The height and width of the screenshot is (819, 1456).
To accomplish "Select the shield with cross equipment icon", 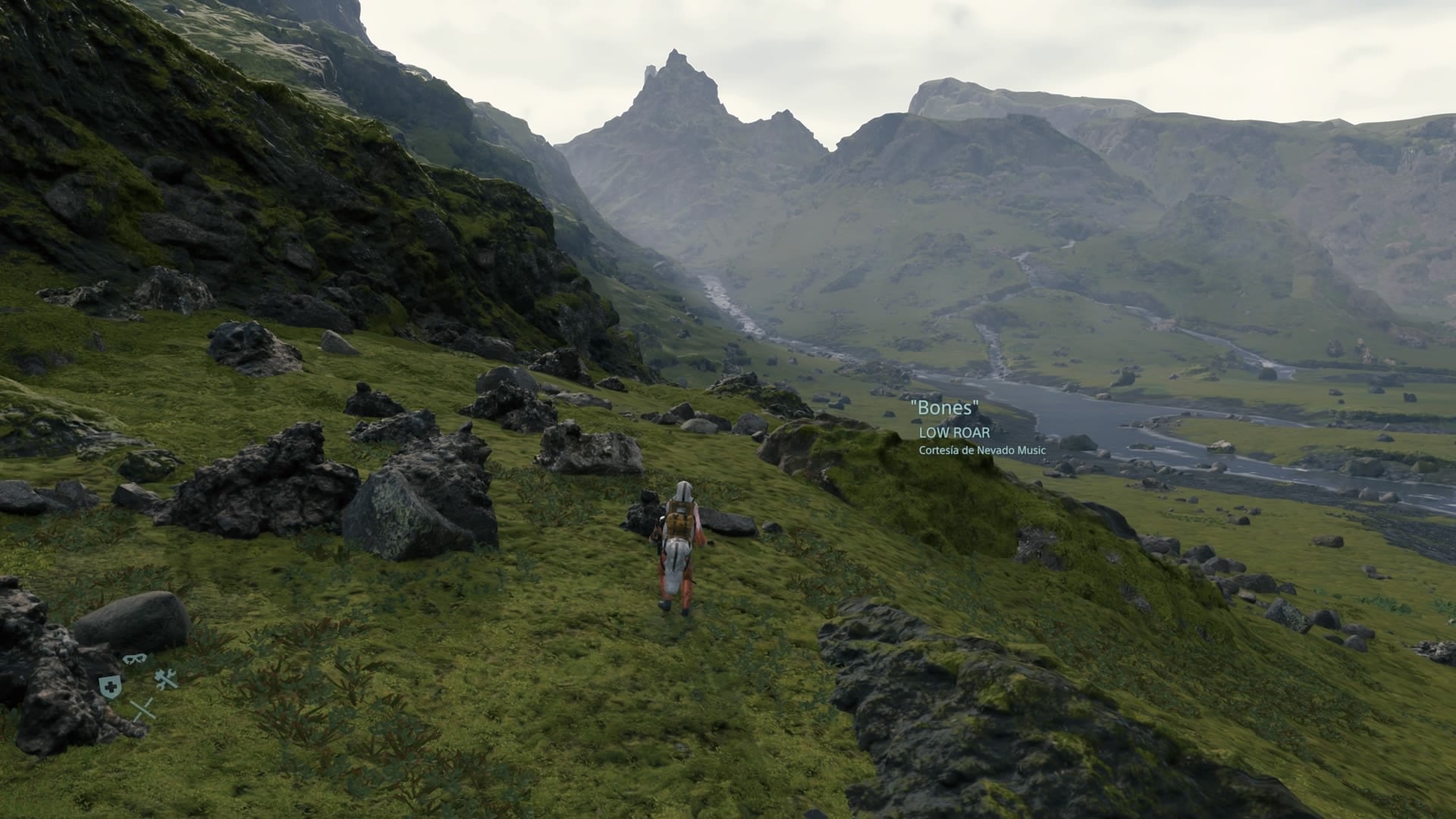I will click(x=110, y=687).
